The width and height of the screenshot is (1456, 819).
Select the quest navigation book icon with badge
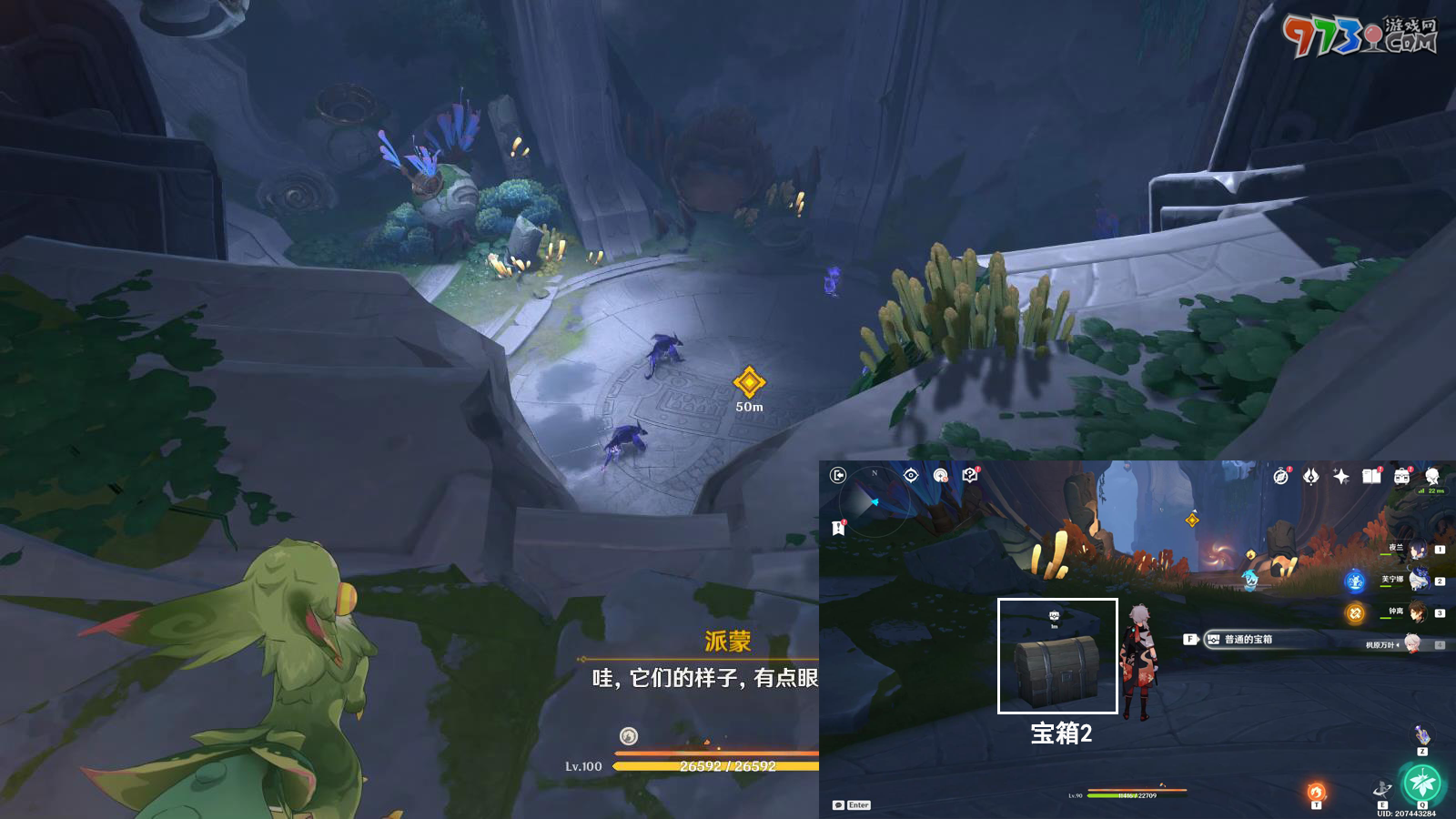970,475
